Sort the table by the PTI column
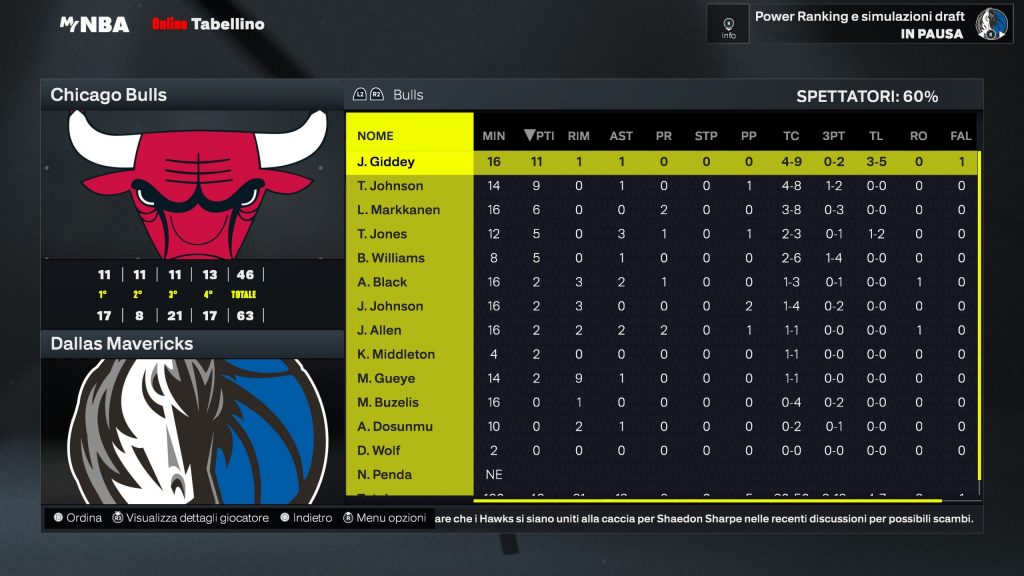Viewport: 1024px width, 576px height. 539,136
